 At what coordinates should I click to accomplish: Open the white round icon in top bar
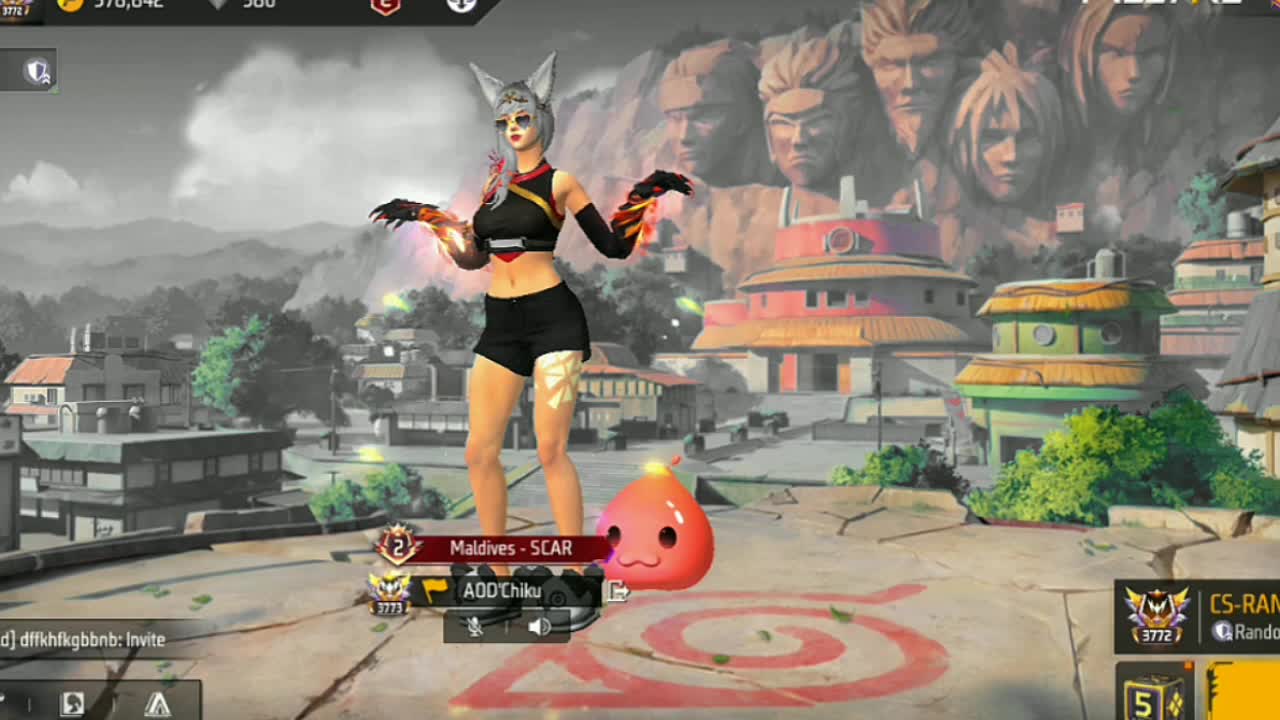point(460,6)
